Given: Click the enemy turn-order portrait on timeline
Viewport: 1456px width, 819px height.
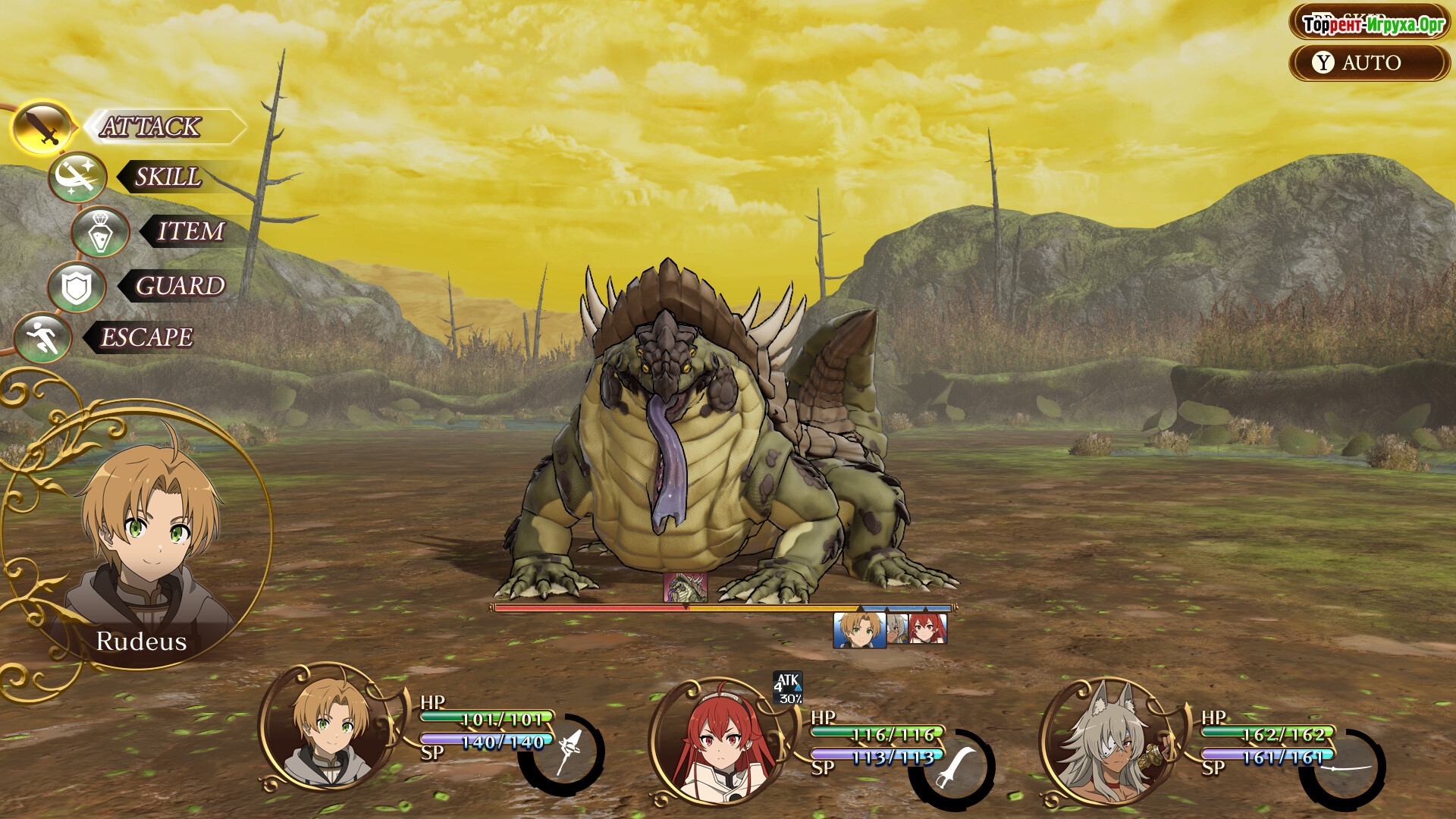Looking at the screenshot, I should point(686,588).
